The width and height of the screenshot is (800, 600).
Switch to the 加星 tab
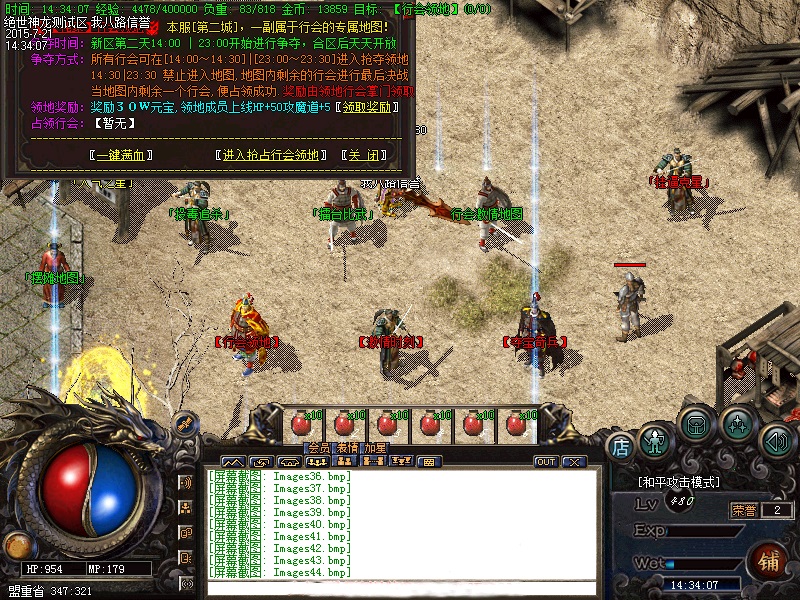click(375, 448)
